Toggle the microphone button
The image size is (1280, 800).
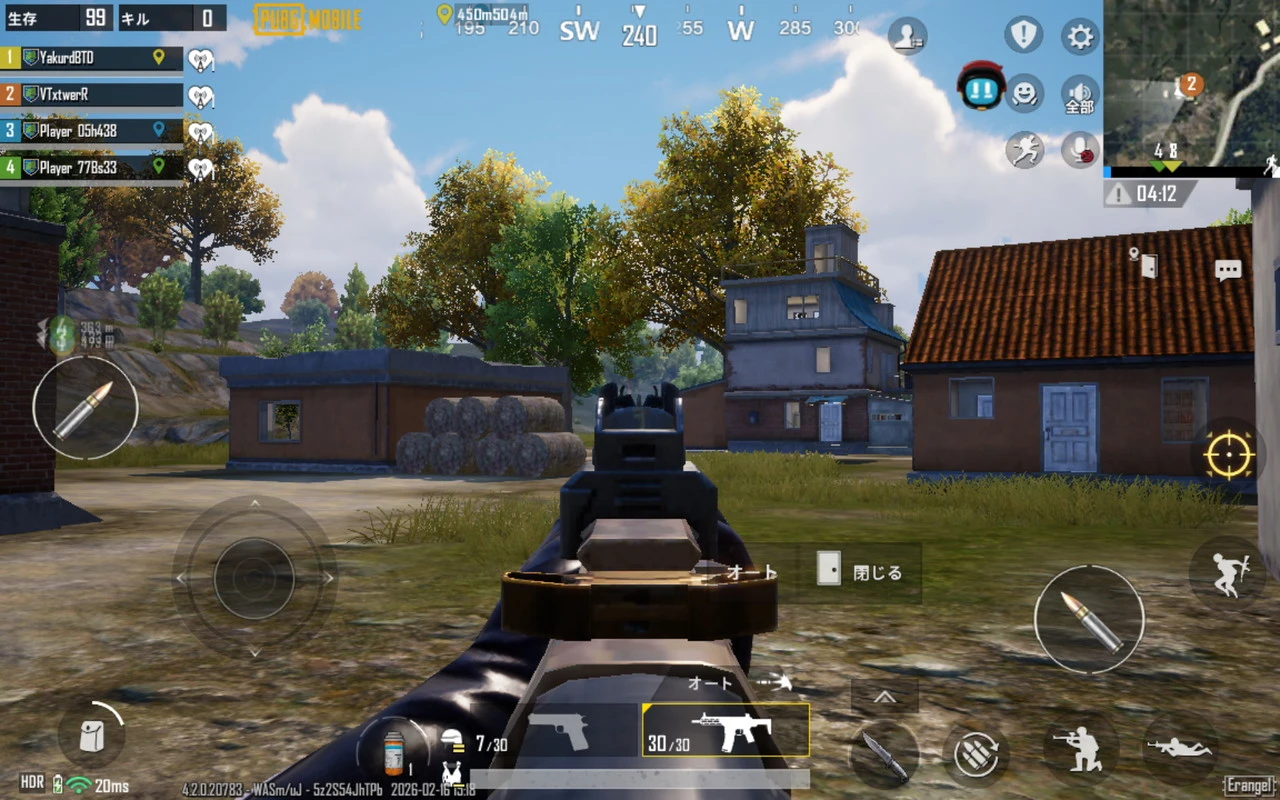[x=1080, y=150]
